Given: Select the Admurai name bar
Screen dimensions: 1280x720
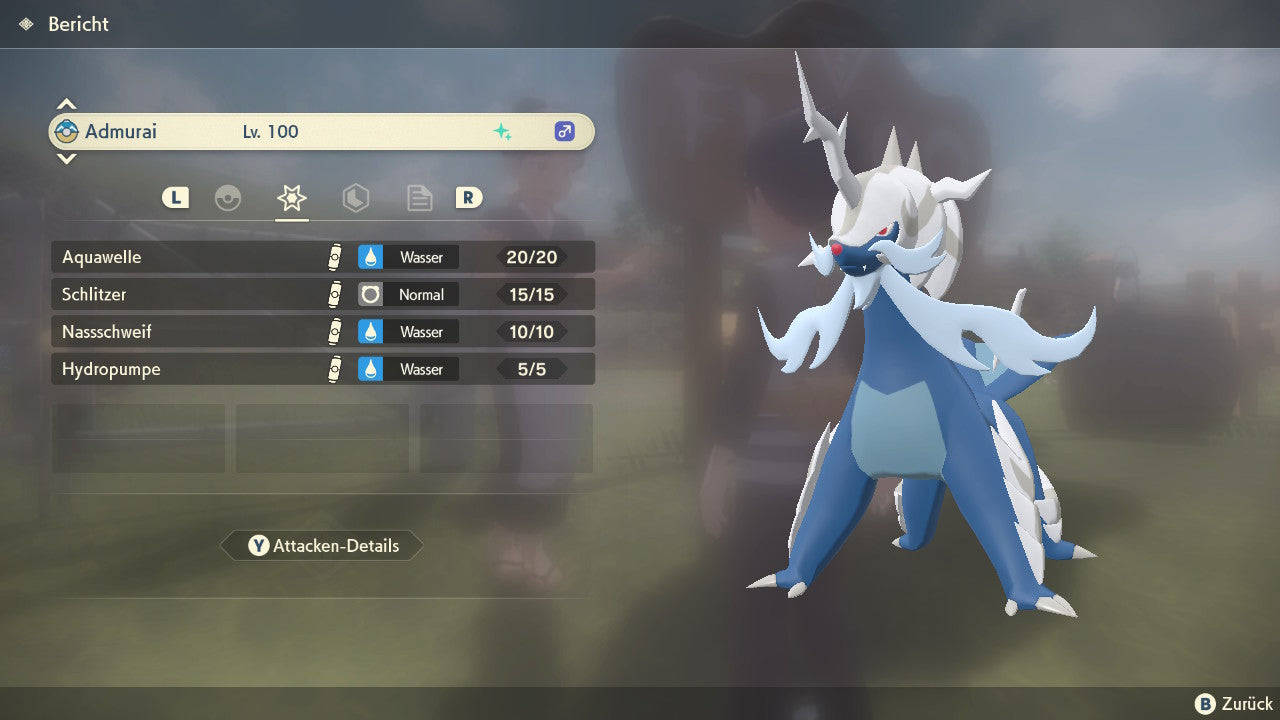Looking at the screenshot, I should [x=322, y=132].
